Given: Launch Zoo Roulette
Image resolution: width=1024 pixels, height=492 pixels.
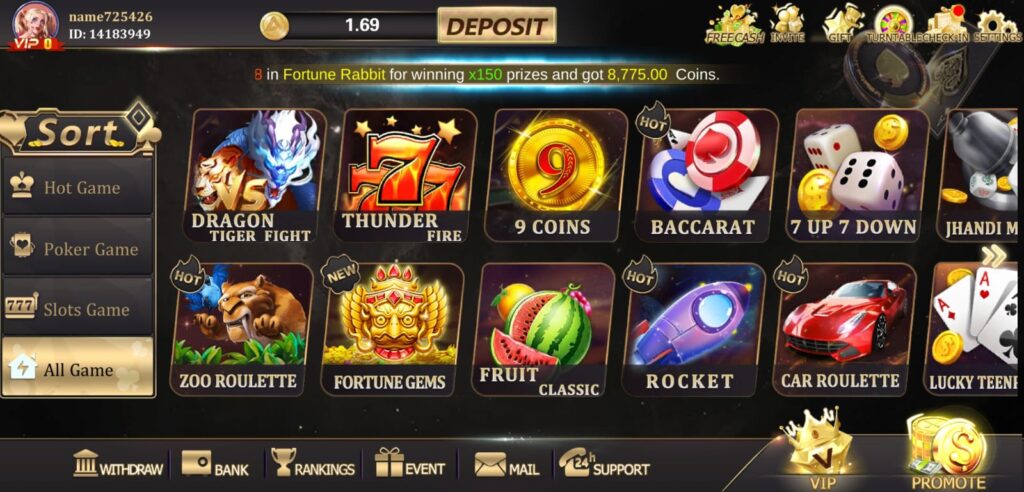Looking at the screenshot, I should (240, 329).
